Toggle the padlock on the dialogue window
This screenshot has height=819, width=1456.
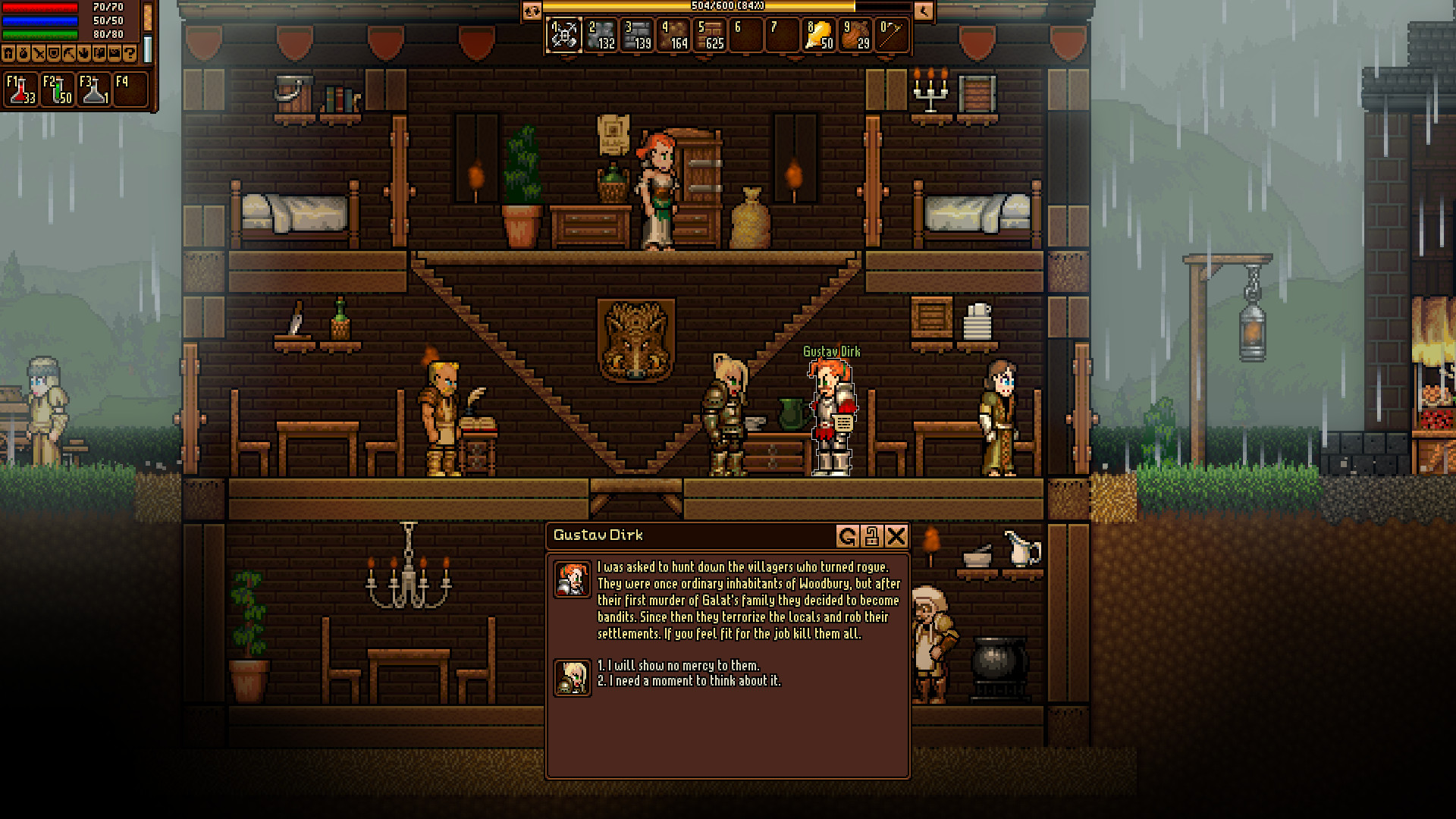pyautogui.click(x=871, y=536)
